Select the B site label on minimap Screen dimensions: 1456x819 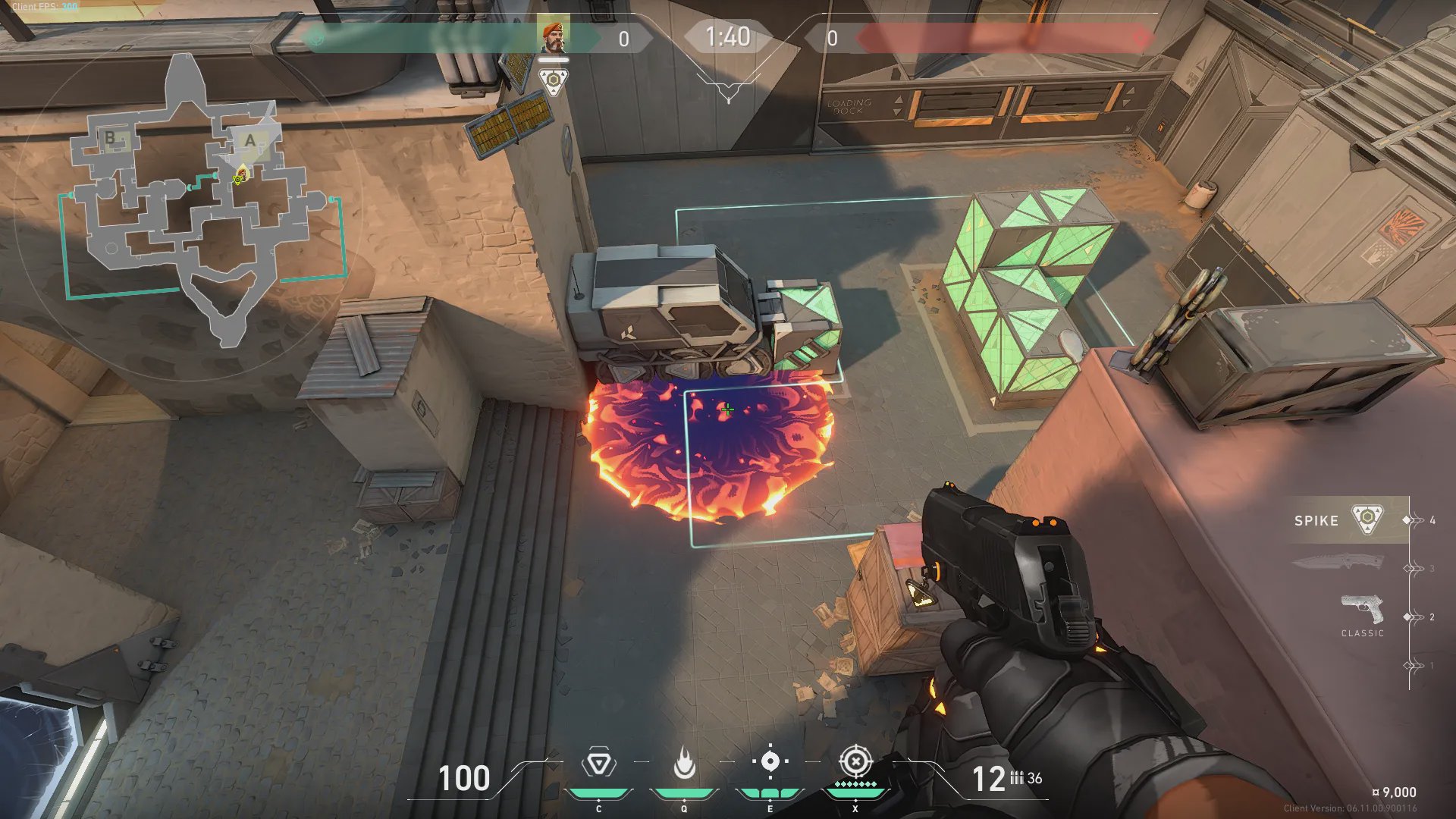click(111, 138)
